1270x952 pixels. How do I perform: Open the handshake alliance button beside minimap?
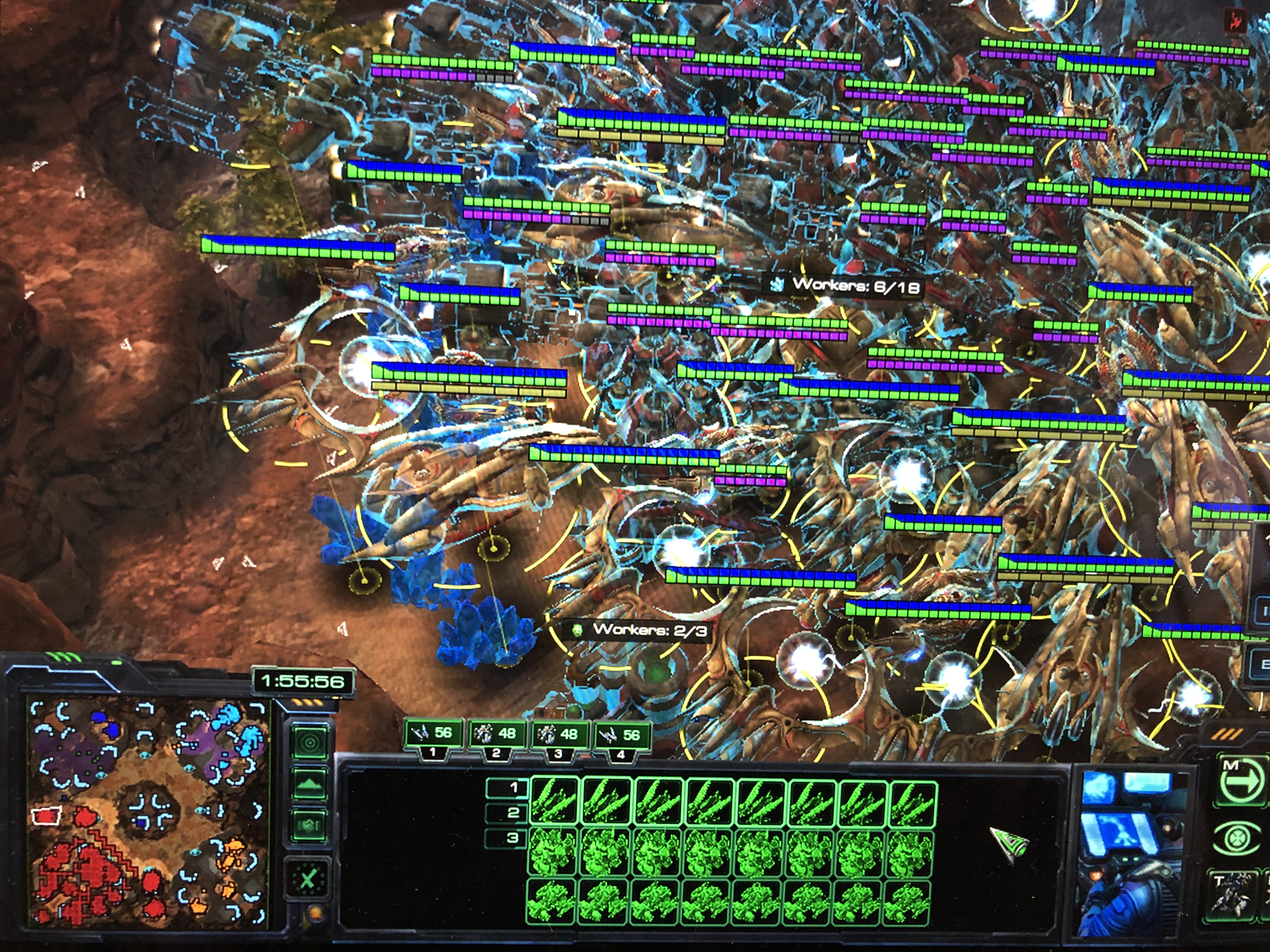309,825
